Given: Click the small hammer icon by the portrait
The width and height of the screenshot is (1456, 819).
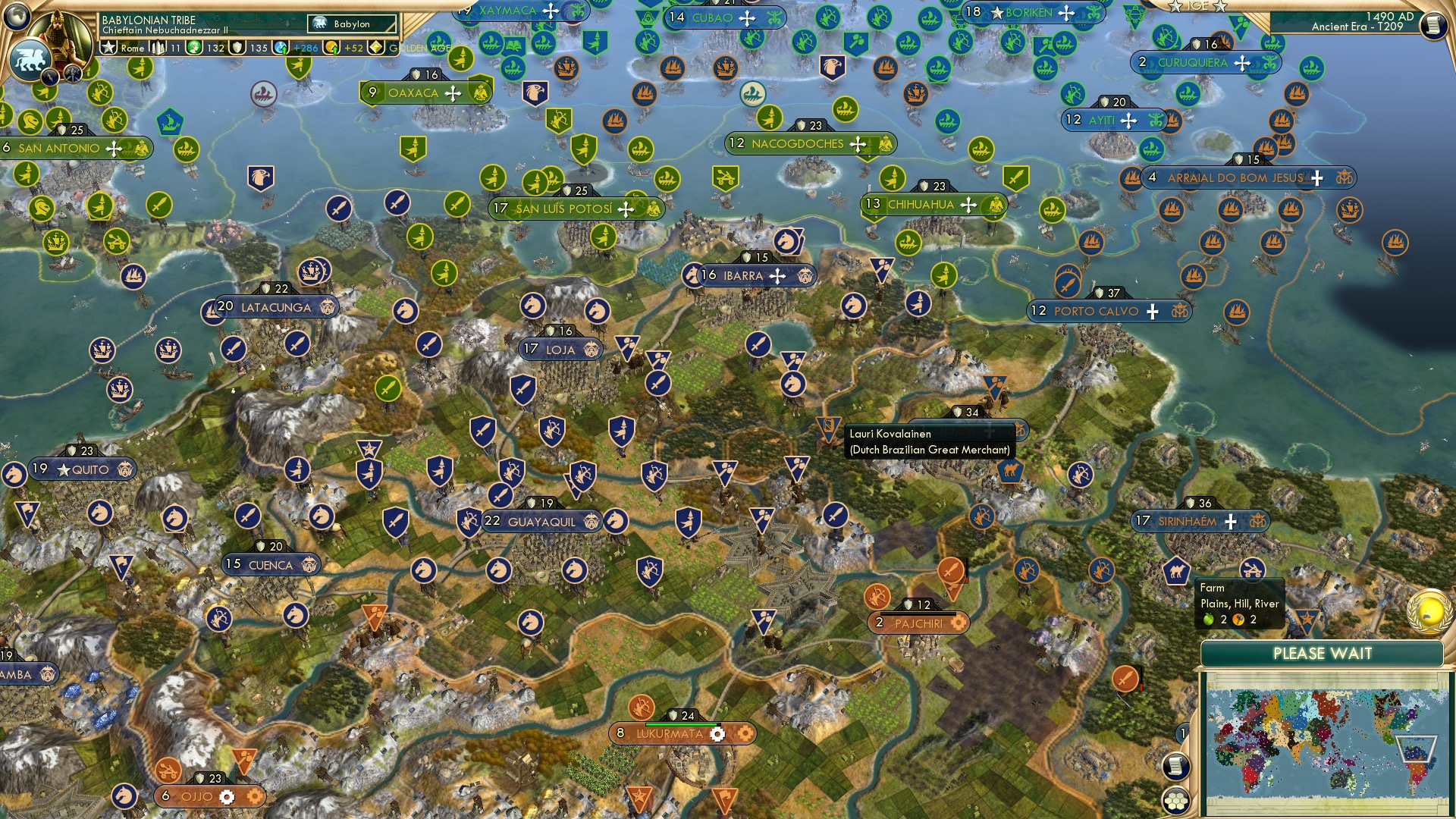Looking at the screenshot, I should pos(73,74).
